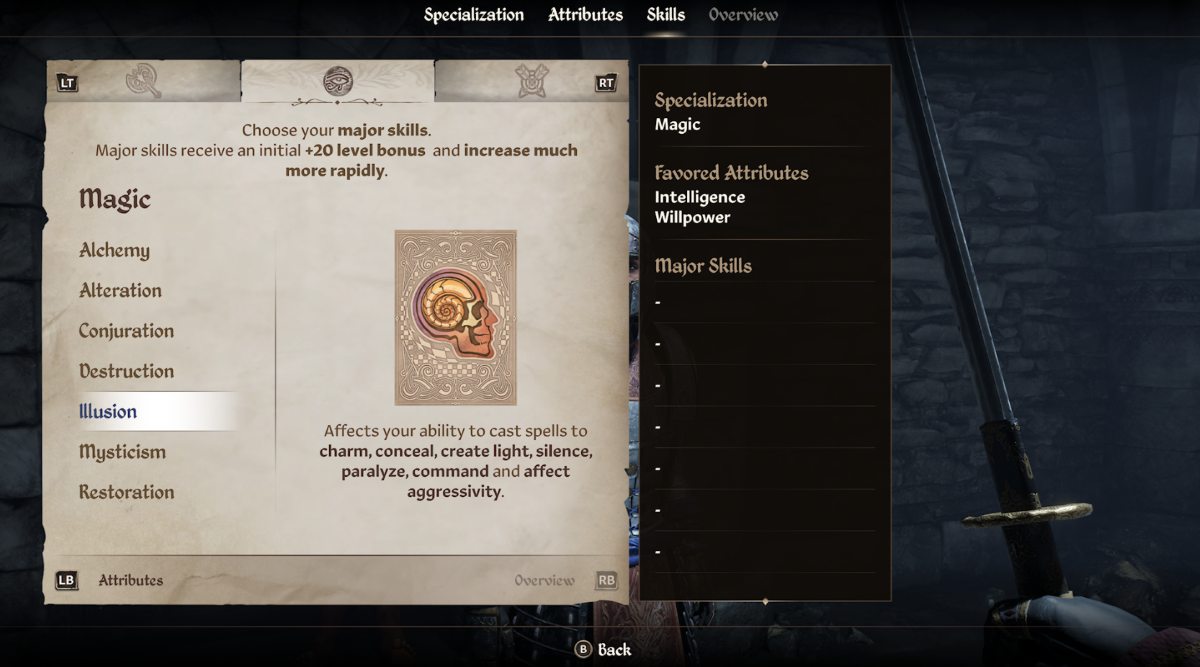Switch to the Skills step

(x=666, y=15)
